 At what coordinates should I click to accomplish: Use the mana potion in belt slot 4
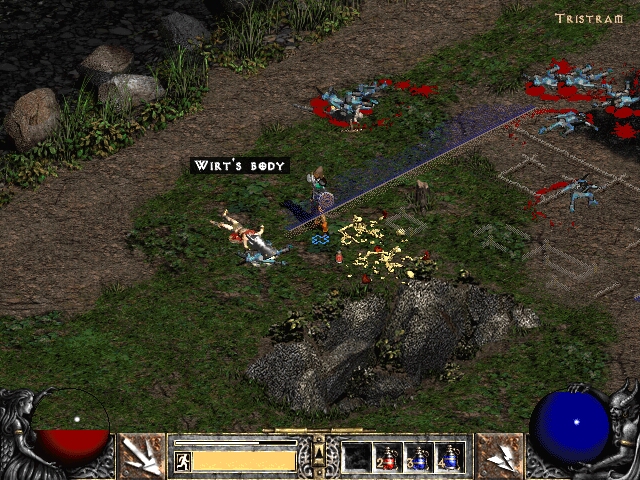450,458
